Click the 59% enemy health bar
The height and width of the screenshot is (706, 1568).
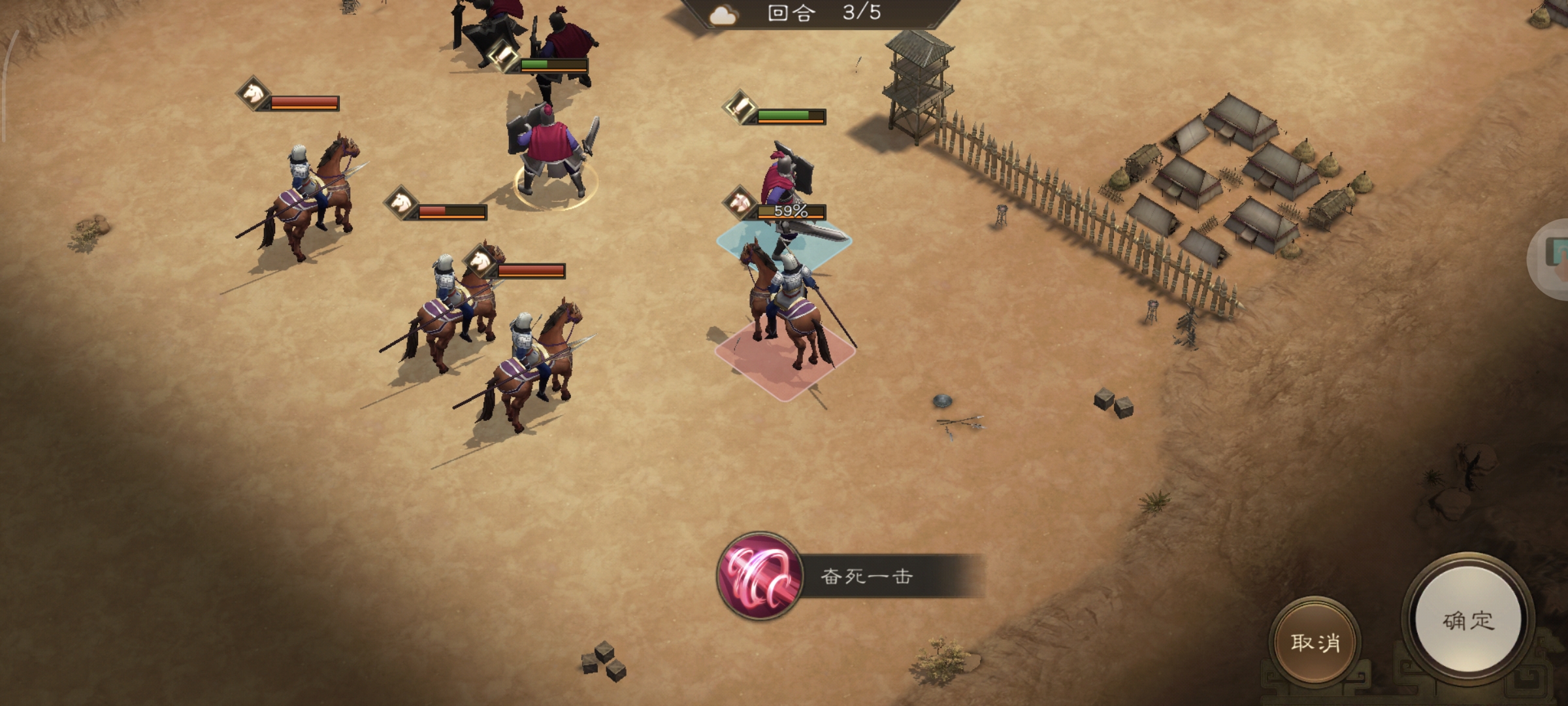point(791,209)
